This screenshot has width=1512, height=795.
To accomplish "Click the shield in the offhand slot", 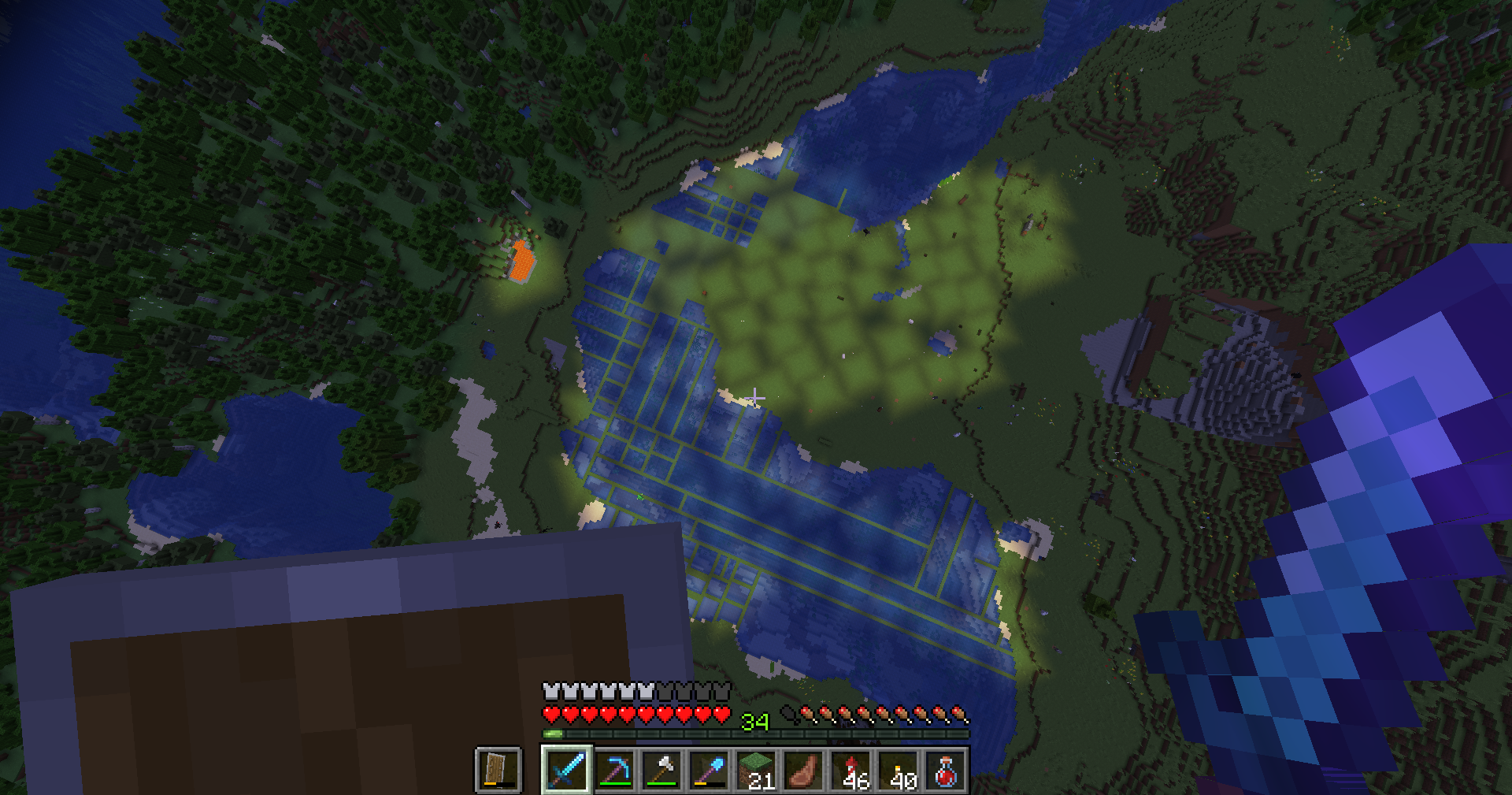I will coord(498,770).
